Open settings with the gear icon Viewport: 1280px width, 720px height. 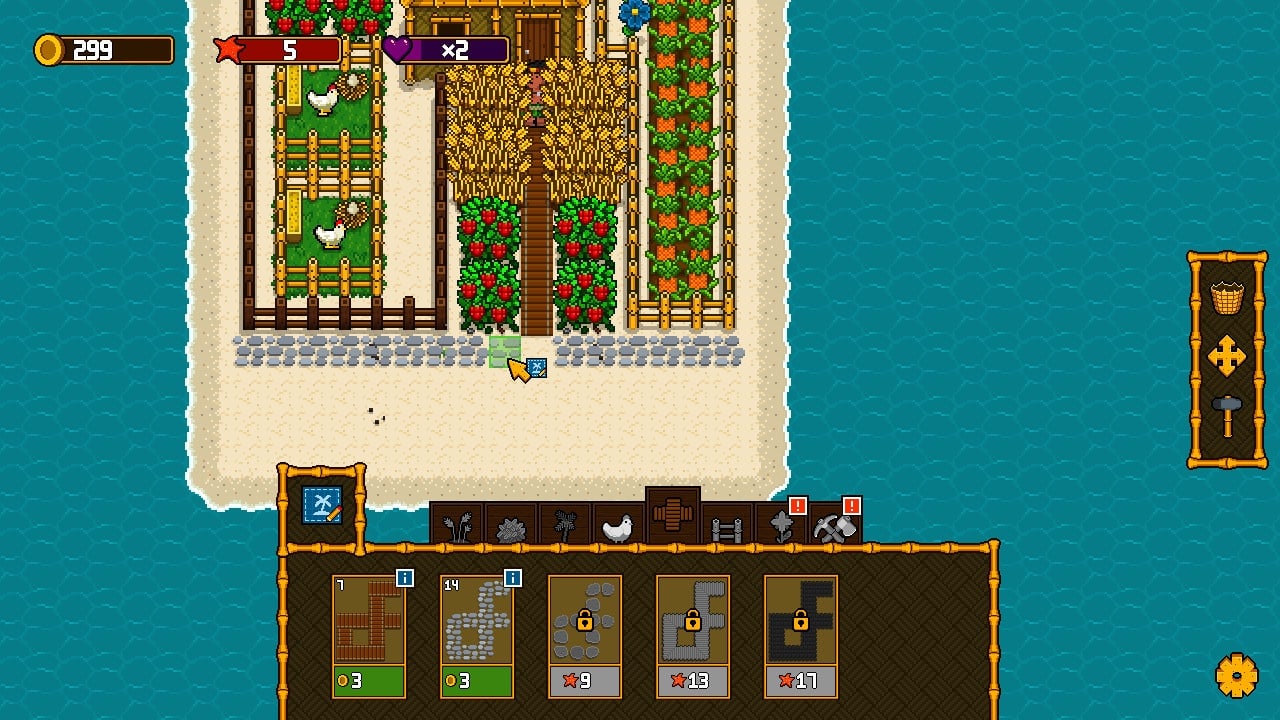click(1237, 675)
